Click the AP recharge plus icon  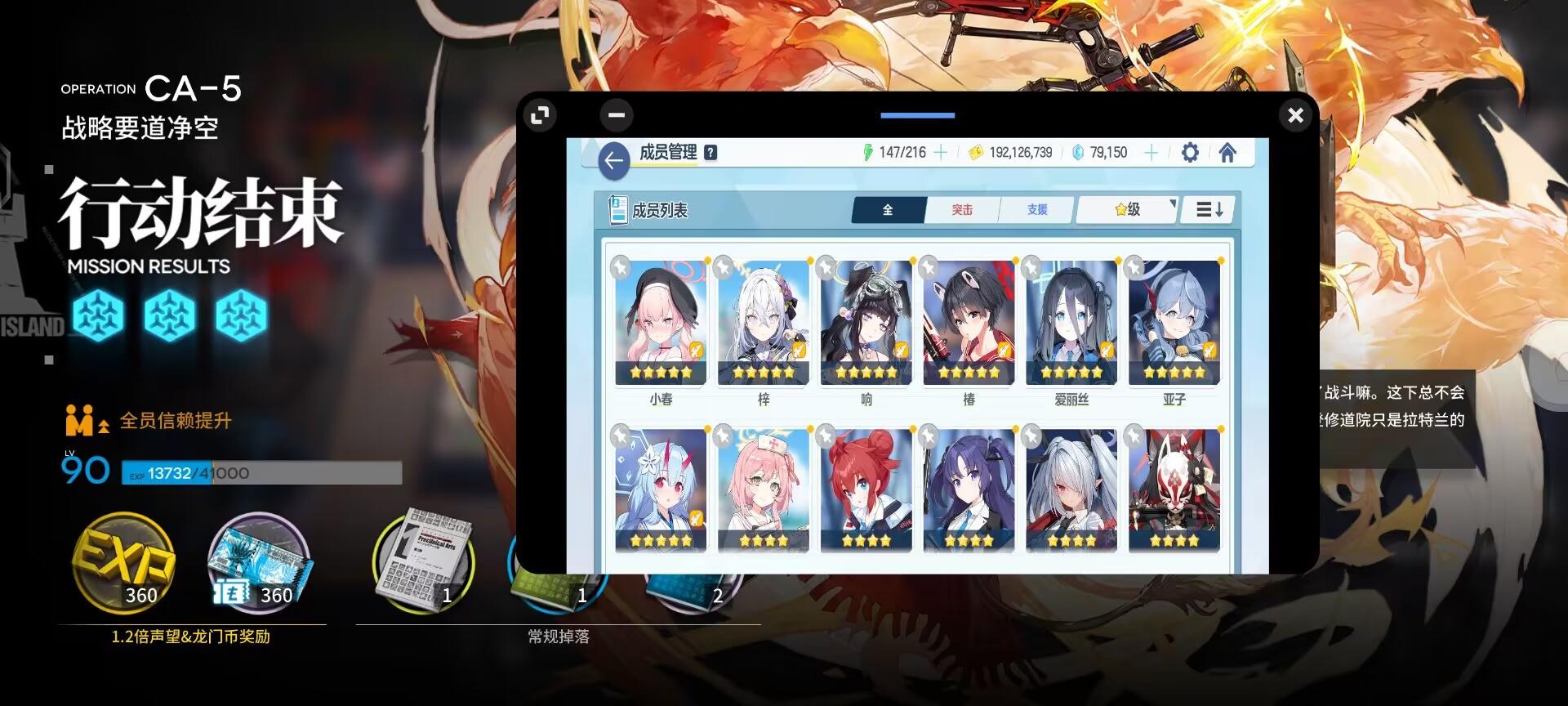(940, 152)
